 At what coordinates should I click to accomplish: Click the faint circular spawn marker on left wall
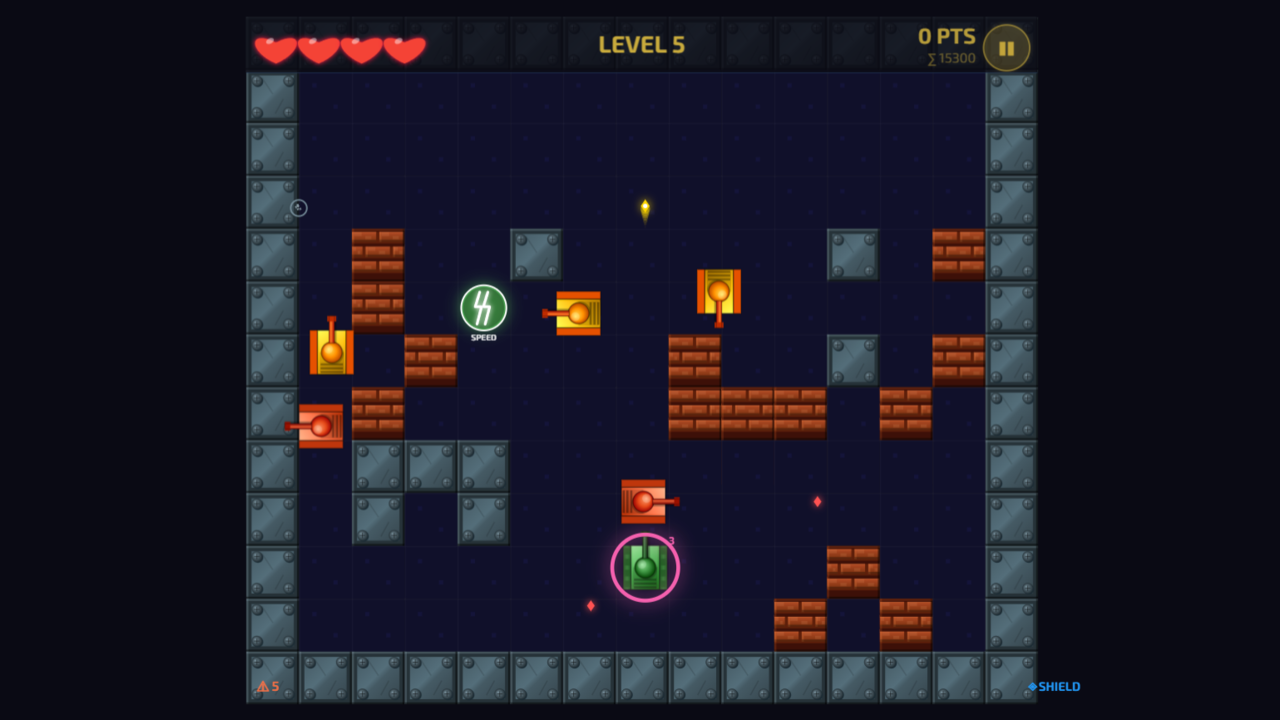pos(297,207)
